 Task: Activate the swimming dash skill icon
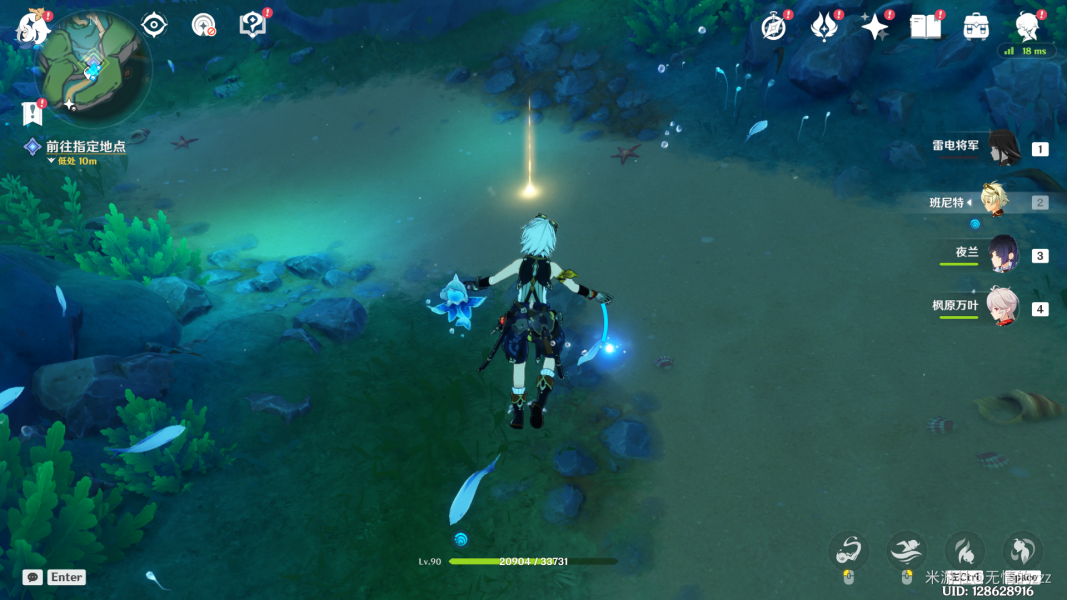click(x=906, y=551)
